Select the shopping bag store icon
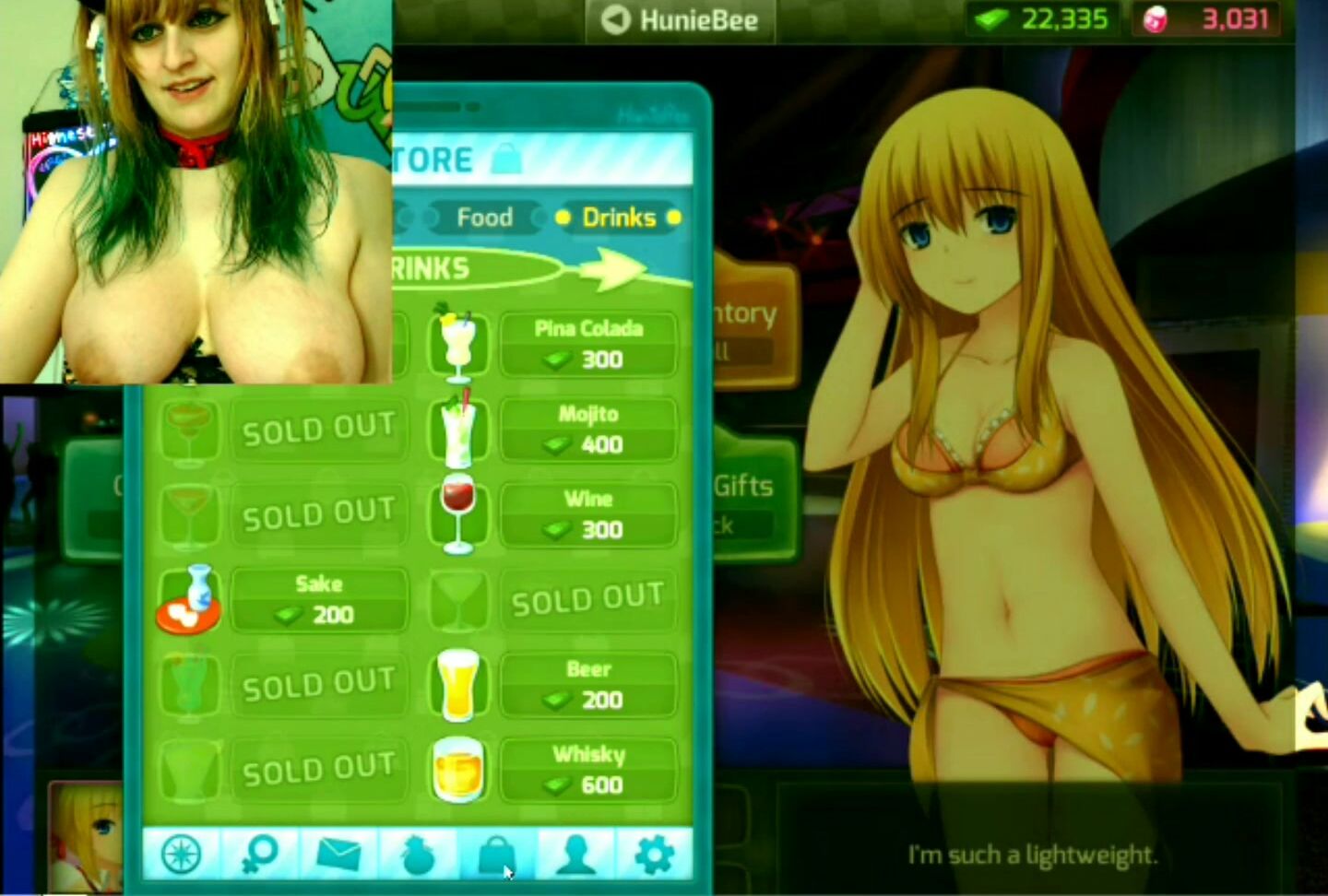Screen dimensions: 1328x896 pos(498,855)
